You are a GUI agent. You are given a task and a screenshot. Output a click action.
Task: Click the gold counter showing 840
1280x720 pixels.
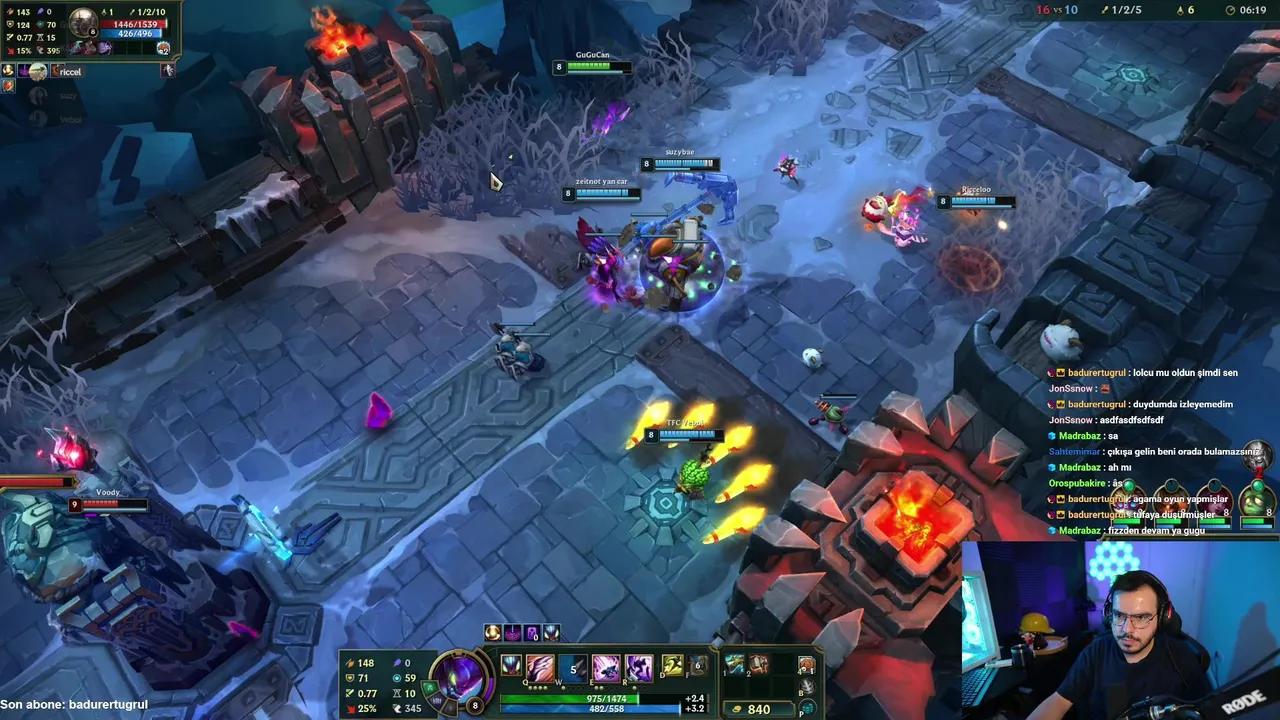coord(760,707)
